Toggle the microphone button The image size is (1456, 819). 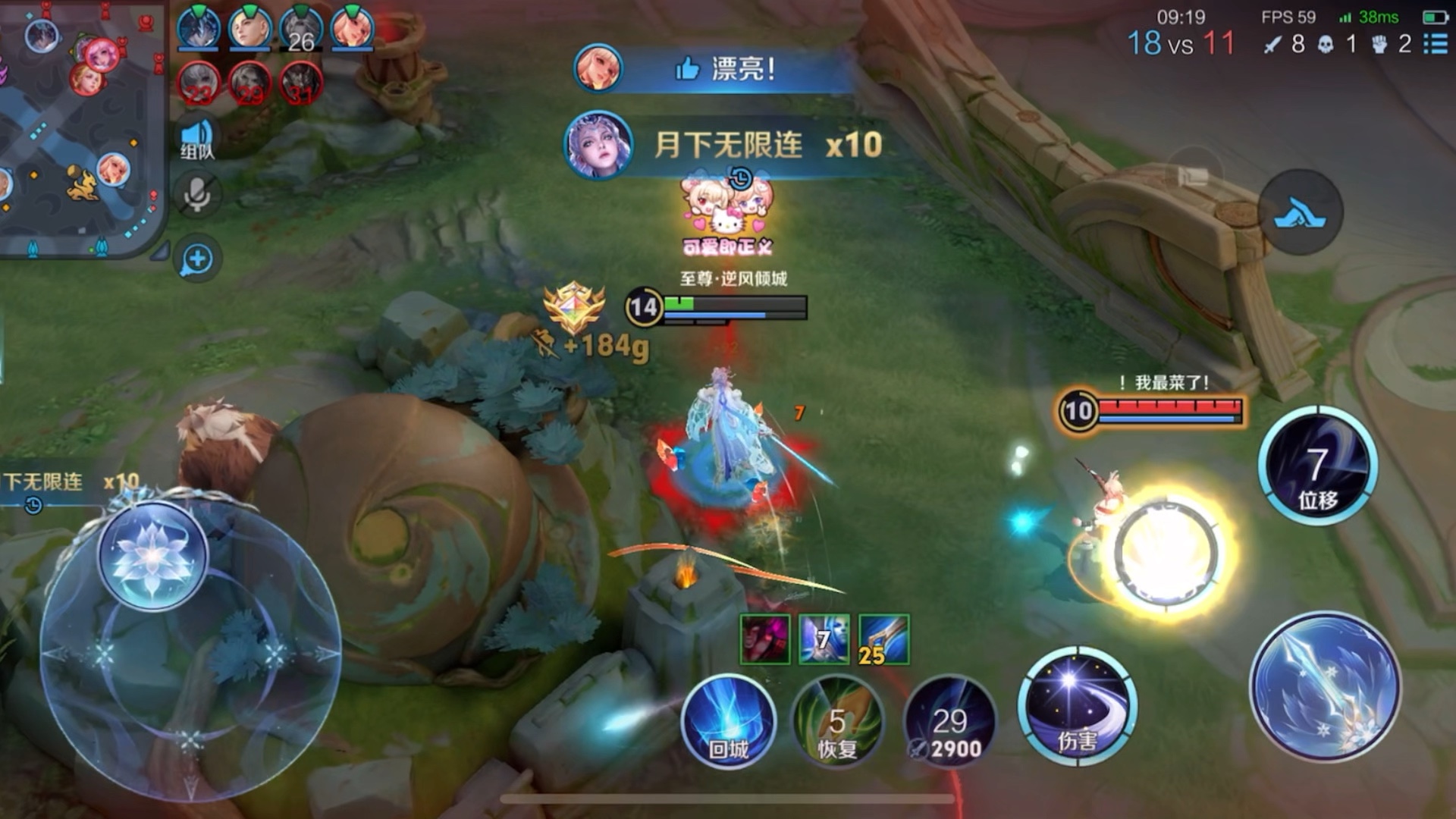(x=197, y=196)
